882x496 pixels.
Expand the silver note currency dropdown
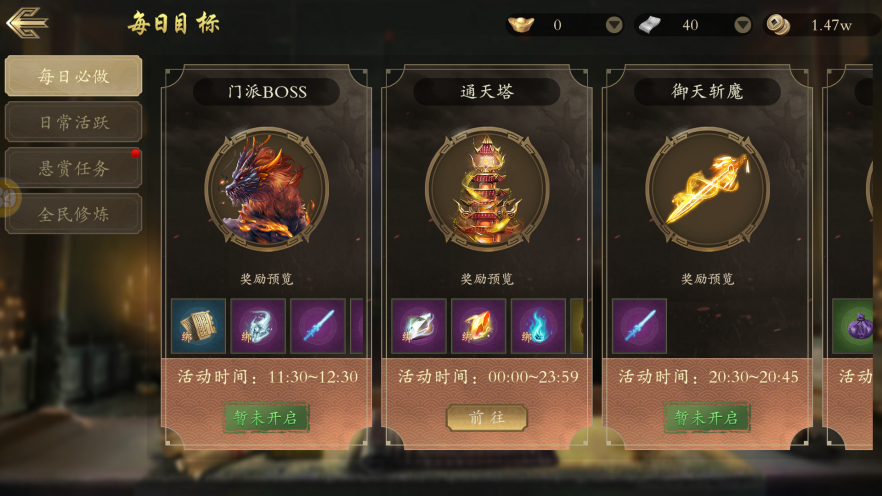point(742,25)
